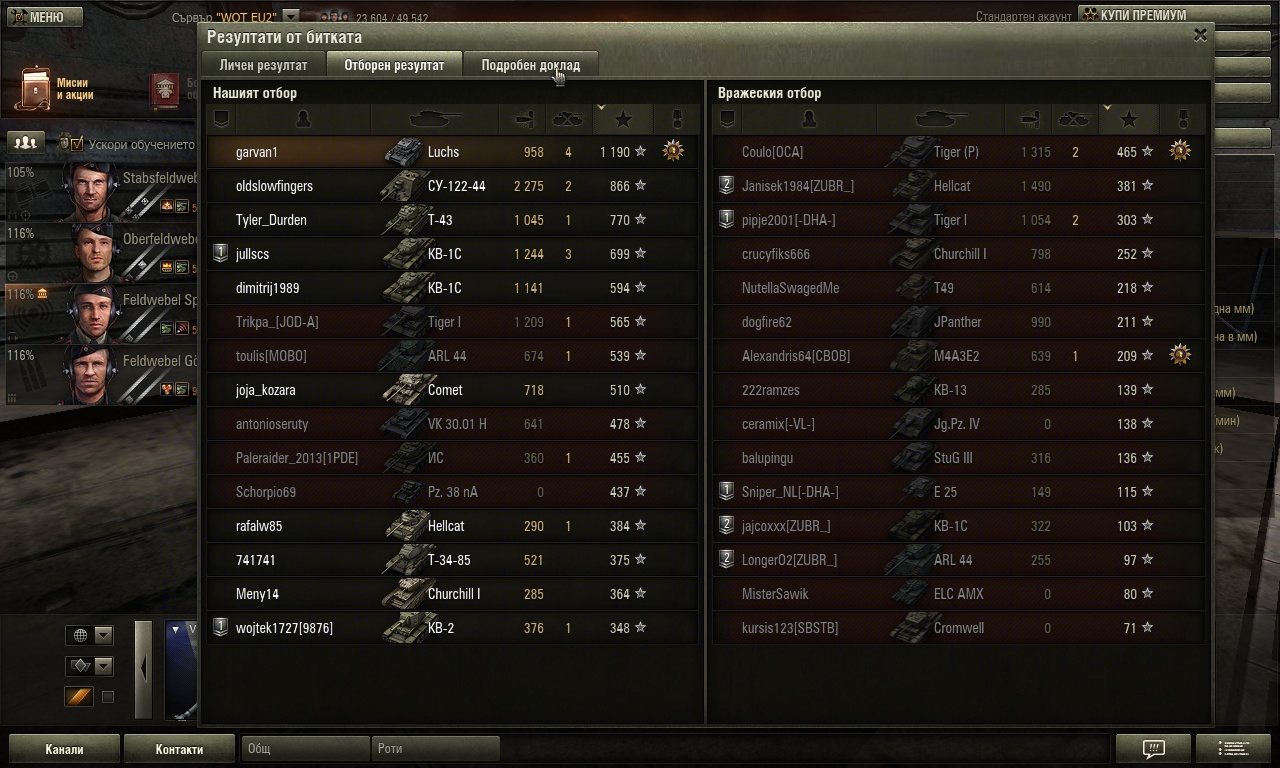Open the WOT EU2 server dropdown

pyautogui.click(x=290, y=16)
